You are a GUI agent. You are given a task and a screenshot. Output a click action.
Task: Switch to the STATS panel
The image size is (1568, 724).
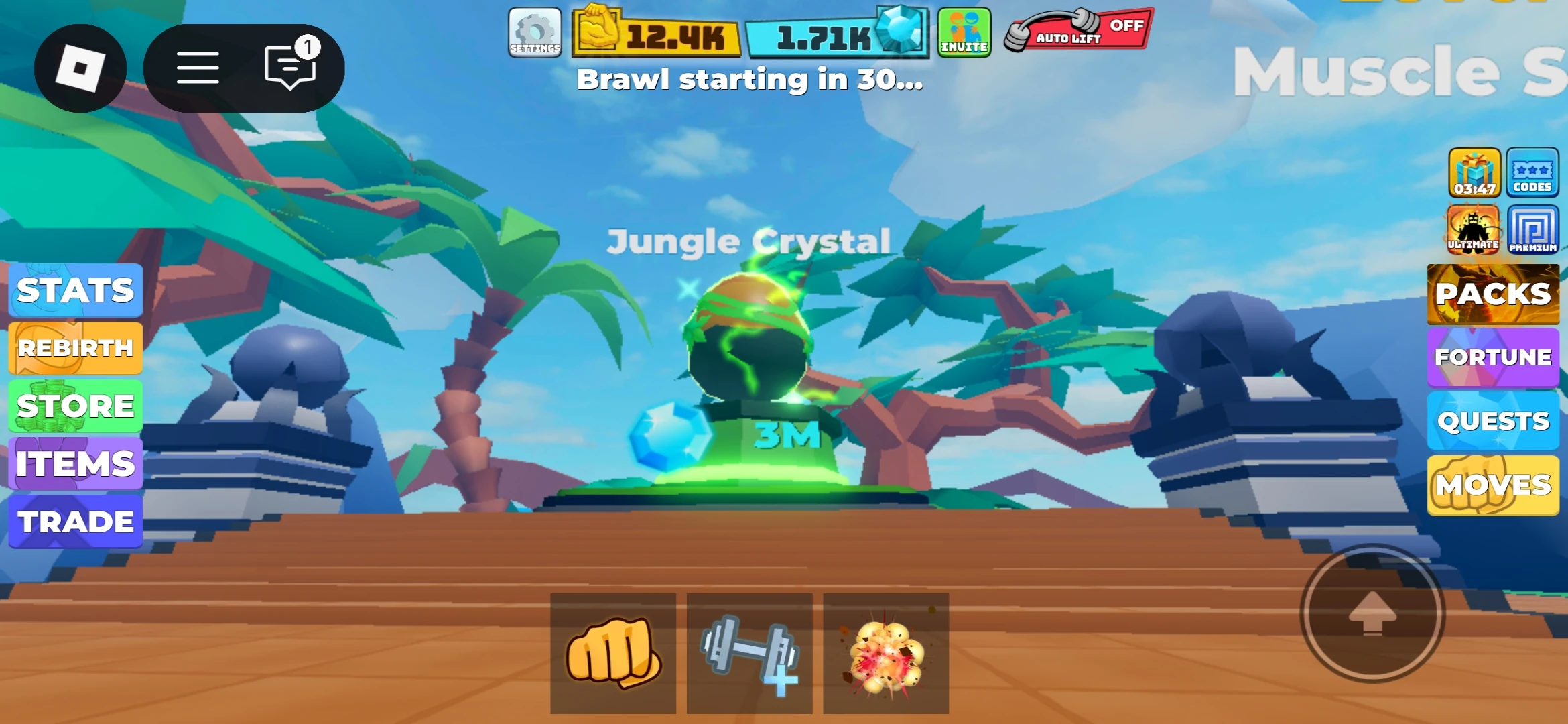76,290
